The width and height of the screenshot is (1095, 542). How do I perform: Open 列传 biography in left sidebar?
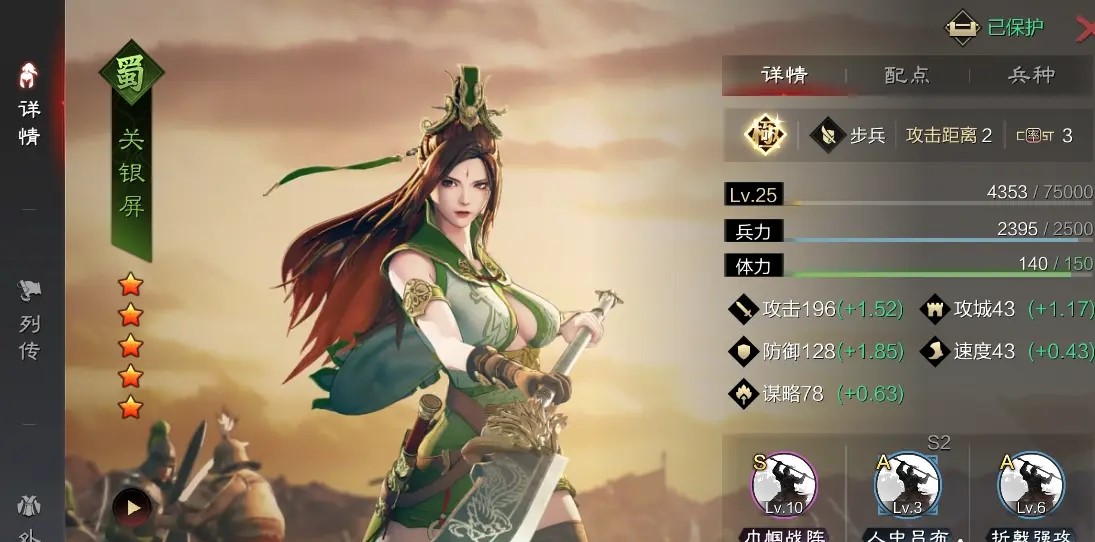coord(30,322)
